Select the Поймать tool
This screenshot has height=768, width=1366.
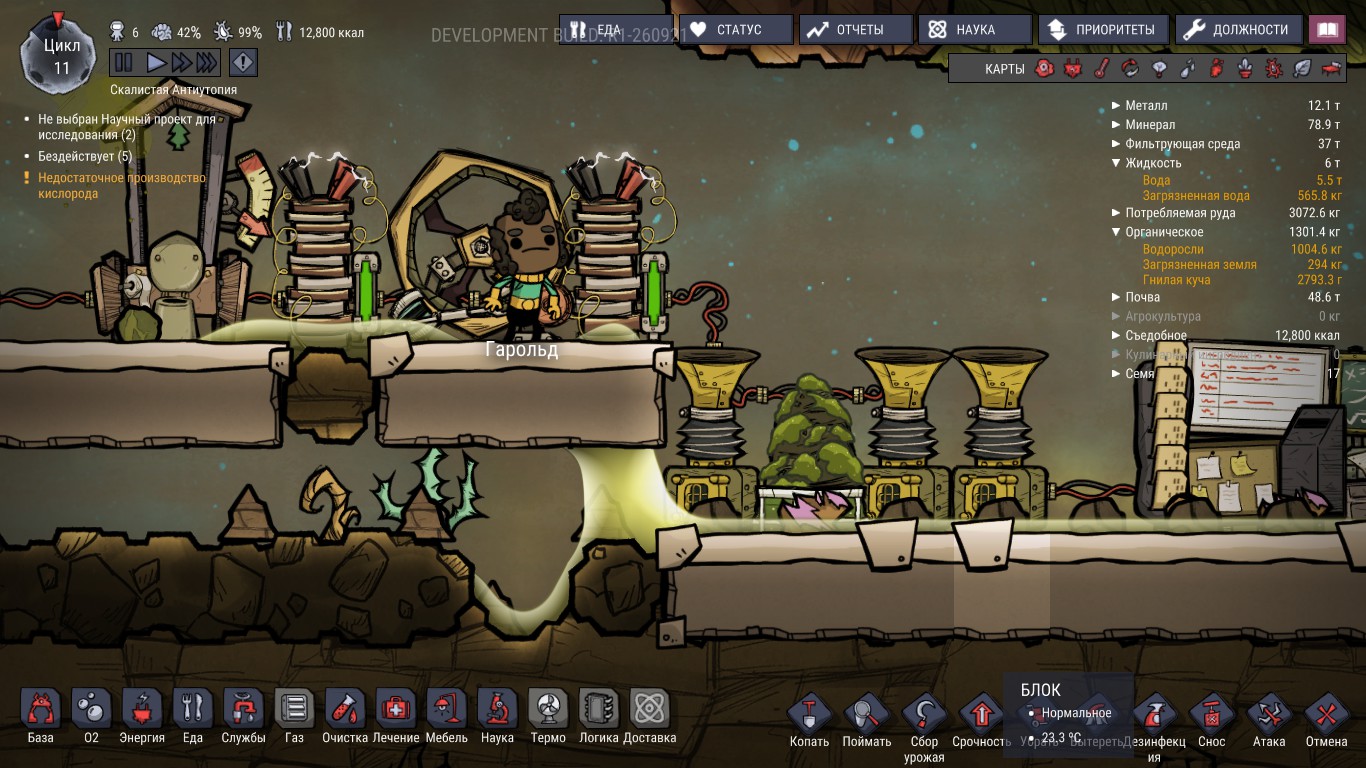coord(866,715)
